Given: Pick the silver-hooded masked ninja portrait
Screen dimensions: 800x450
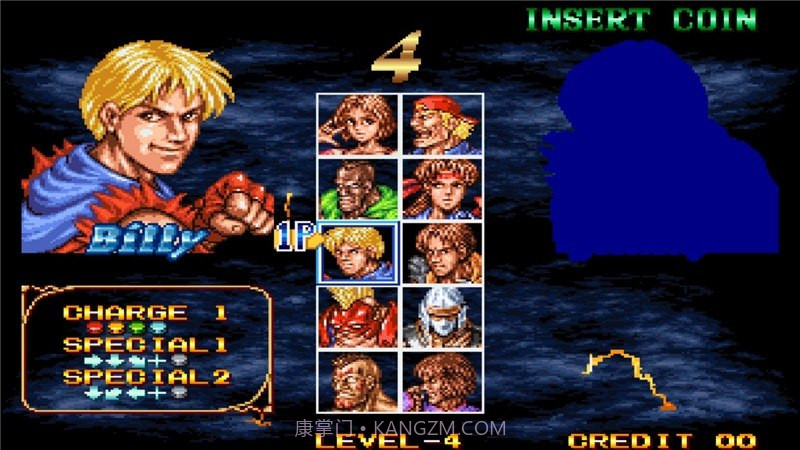Looking at the screenshot, I should pos(442,316).
